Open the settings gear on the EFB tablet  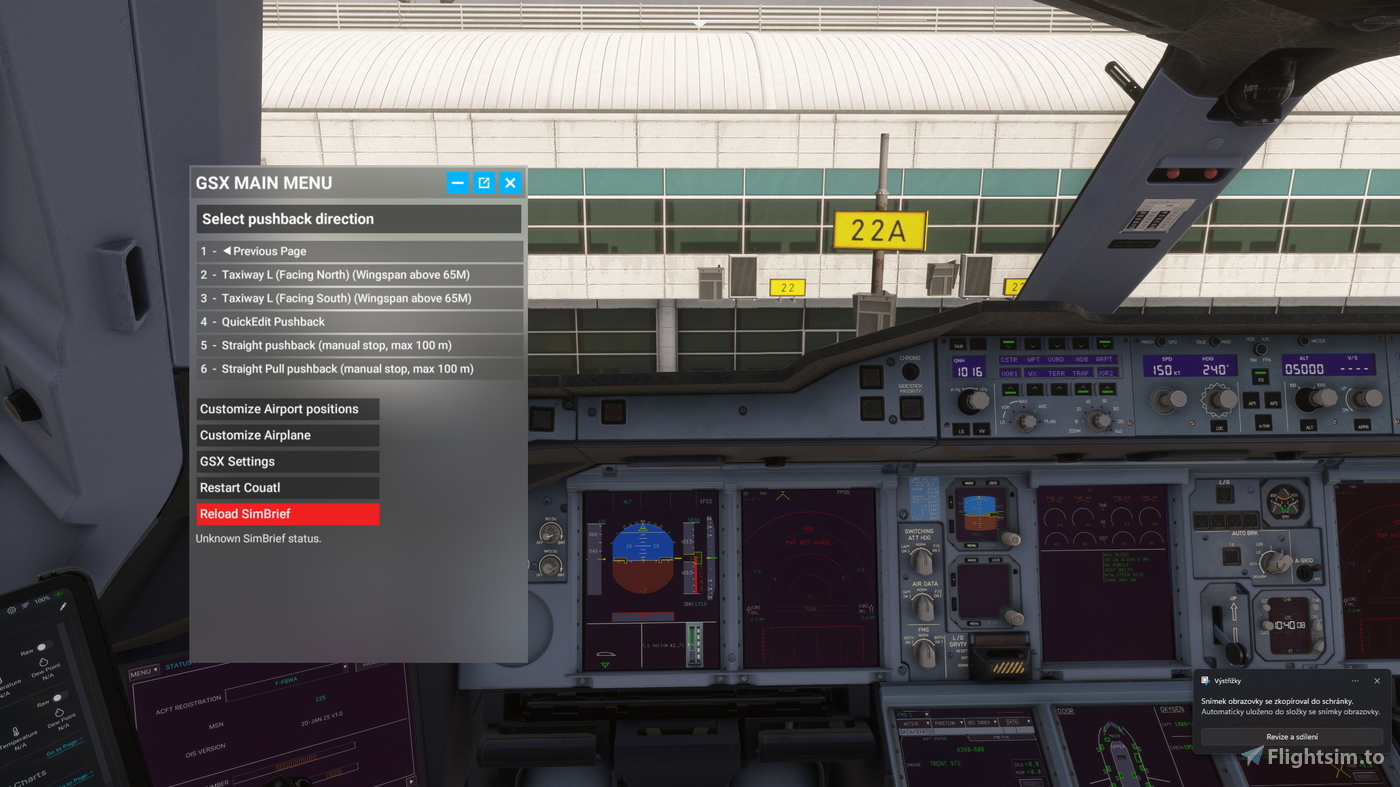pyautogui.click(x=11, y=608)
